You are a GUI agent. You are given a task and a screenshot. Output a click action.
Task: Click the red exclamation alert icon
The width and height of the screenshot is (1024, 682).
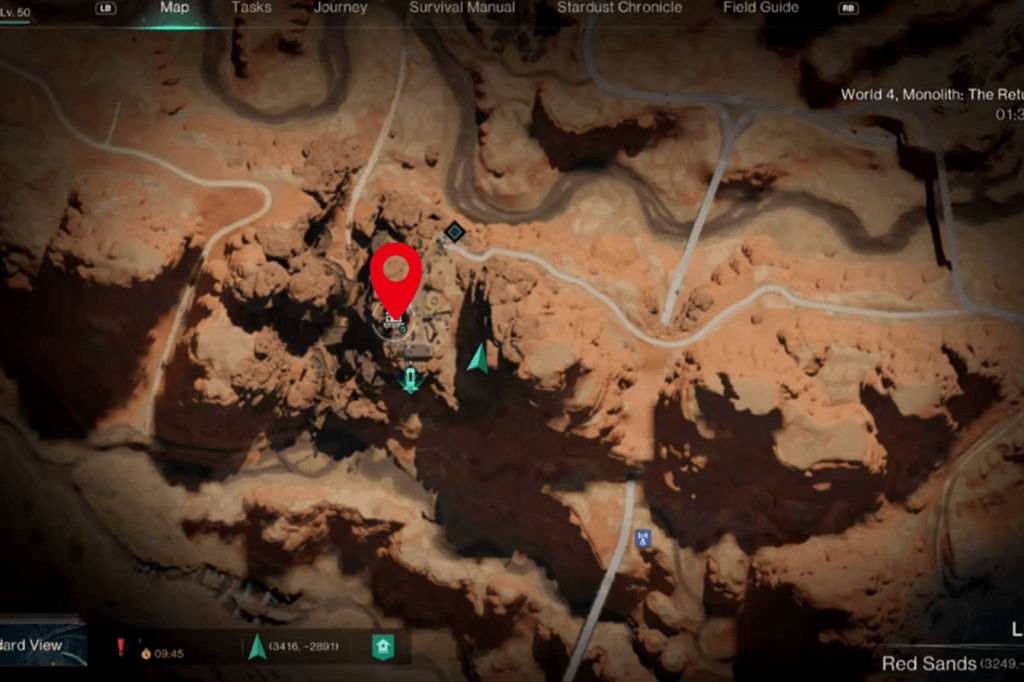click(x=121, y=647)
